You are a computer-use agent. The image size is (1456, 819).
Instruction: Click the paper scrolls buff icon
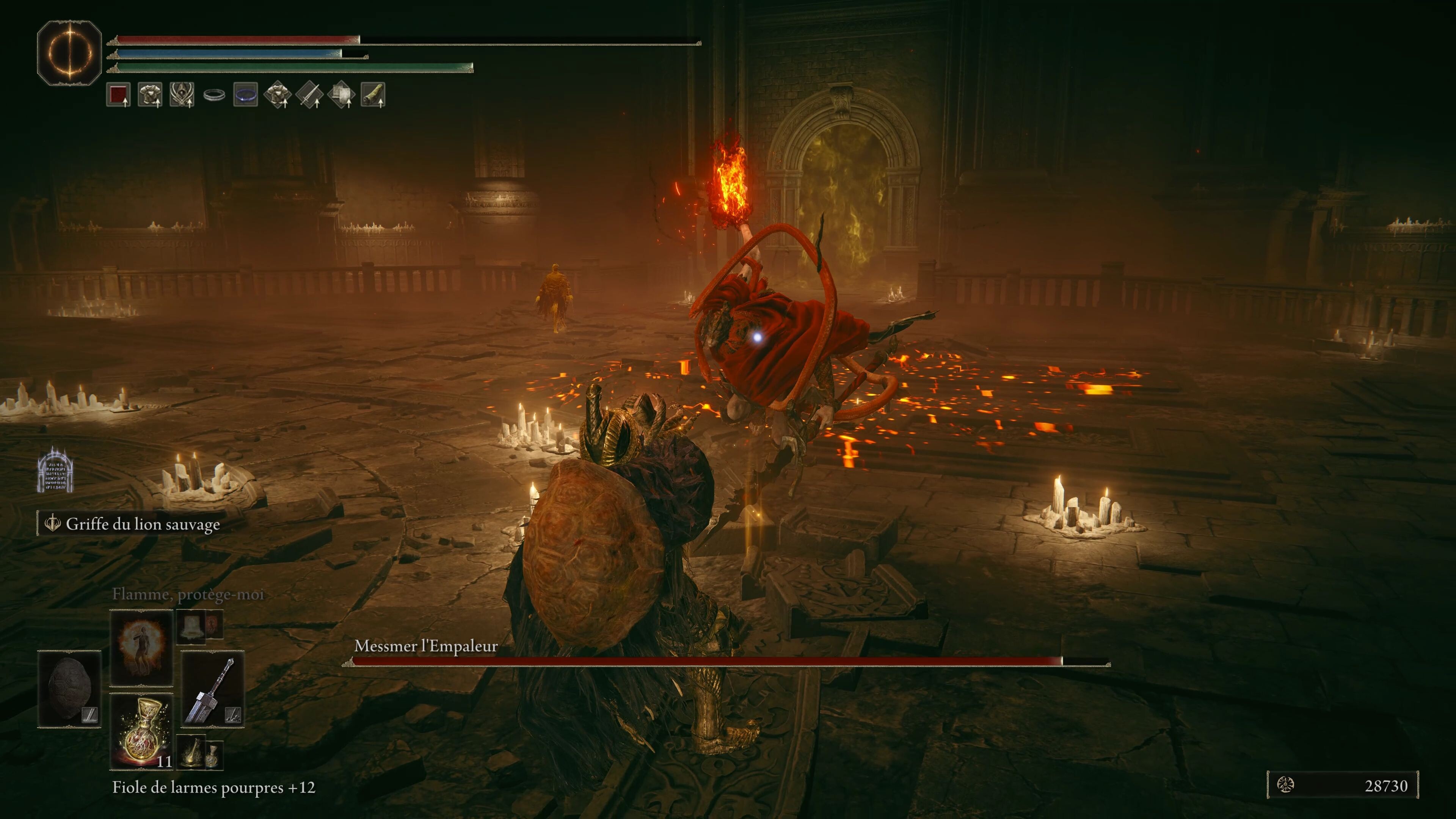point(341,95)
